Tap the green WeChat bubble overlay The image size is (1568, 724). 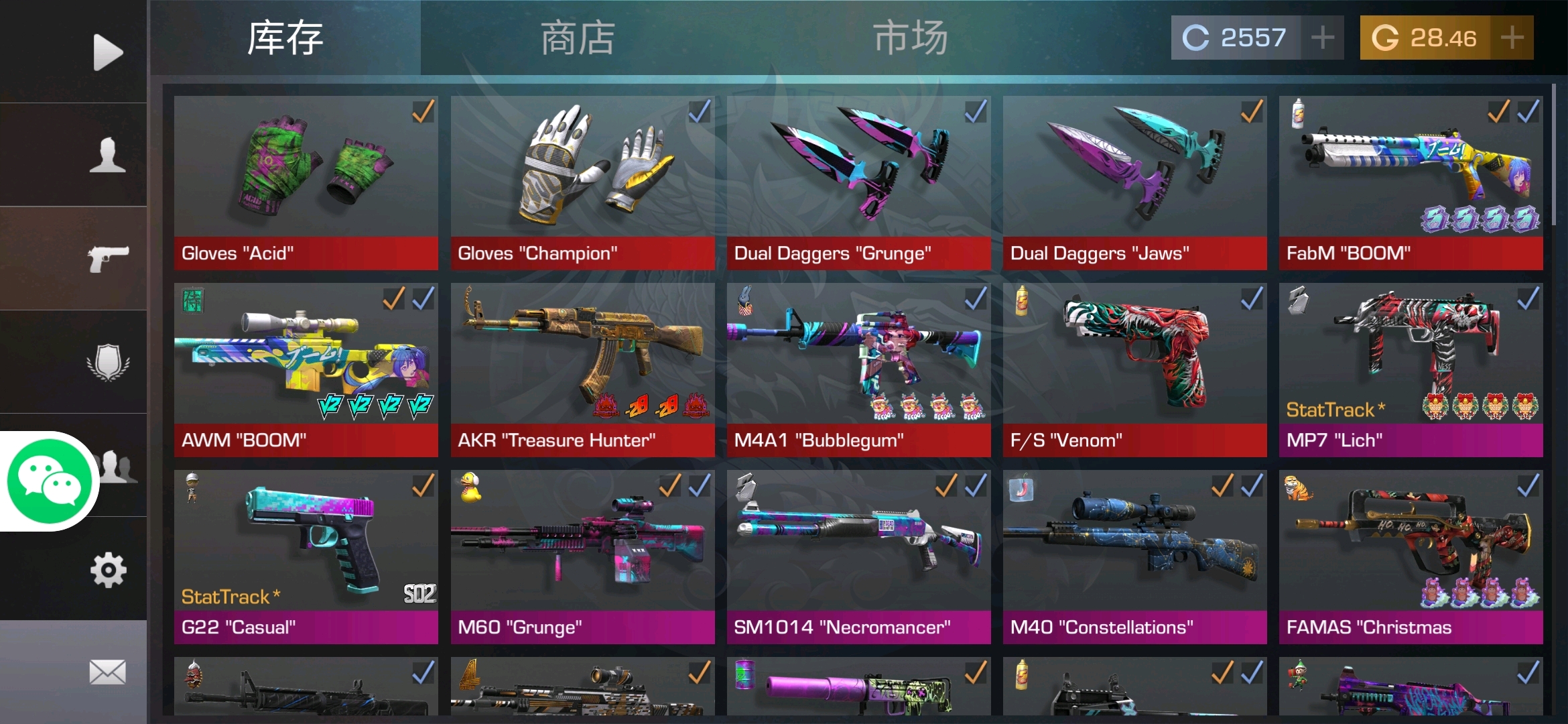pos(49,481)
